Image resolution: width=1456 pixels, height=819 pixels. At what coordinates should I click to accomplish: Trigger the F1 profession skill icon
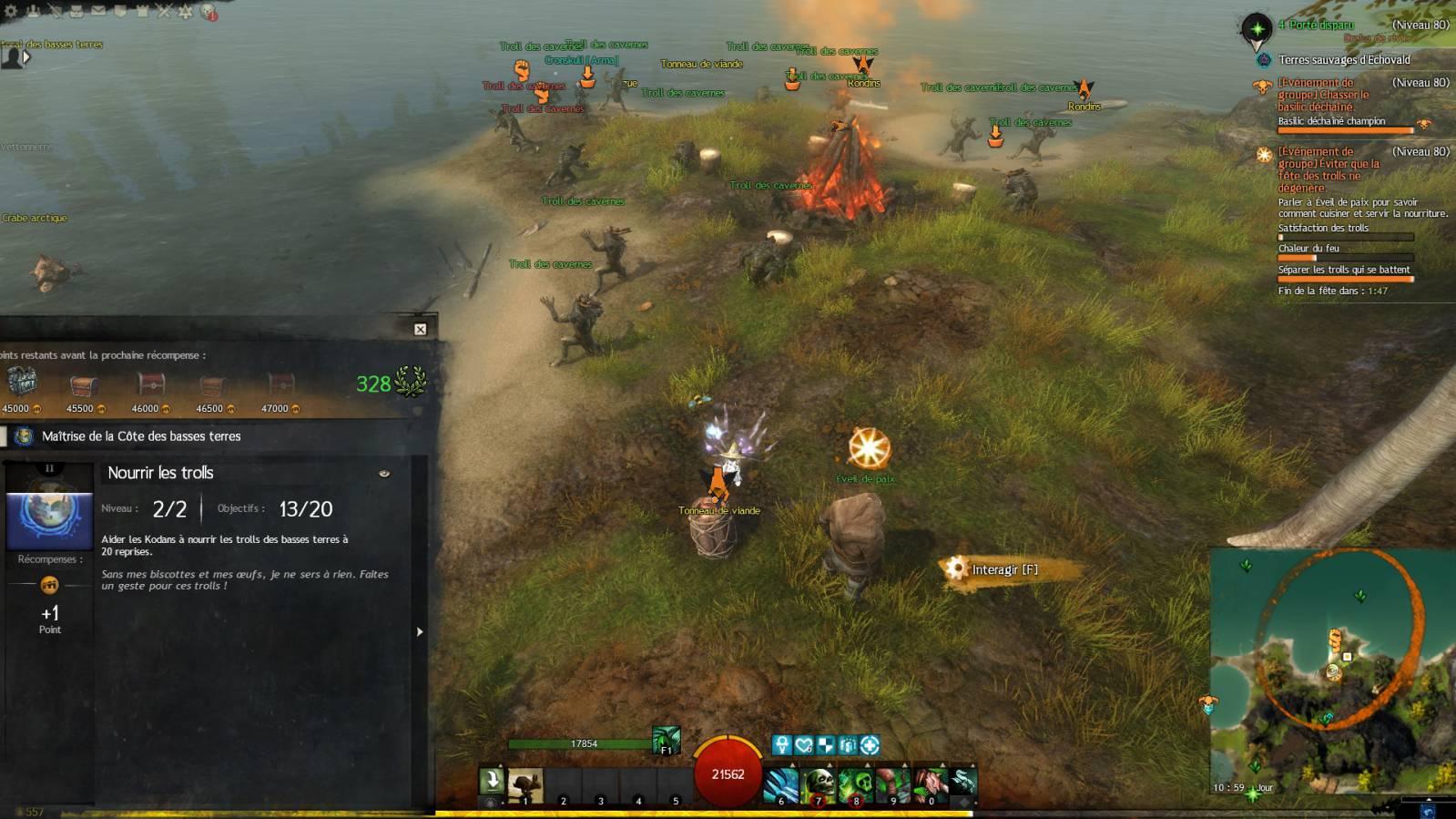click(666, 740)
